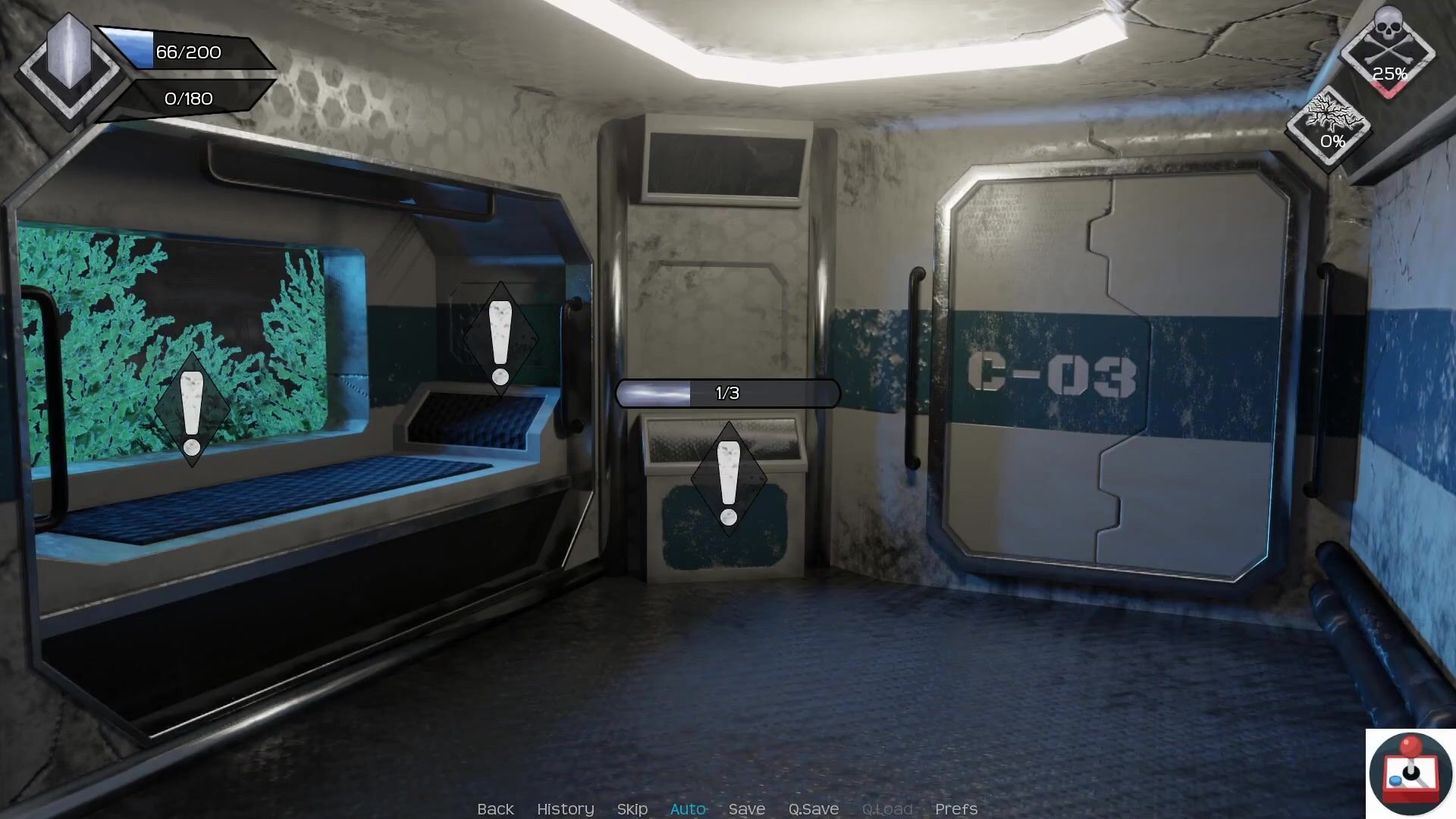Go Back in the quick menu
The height and width of the screenshot is (819, 1456).
click(x=495, y=809)
